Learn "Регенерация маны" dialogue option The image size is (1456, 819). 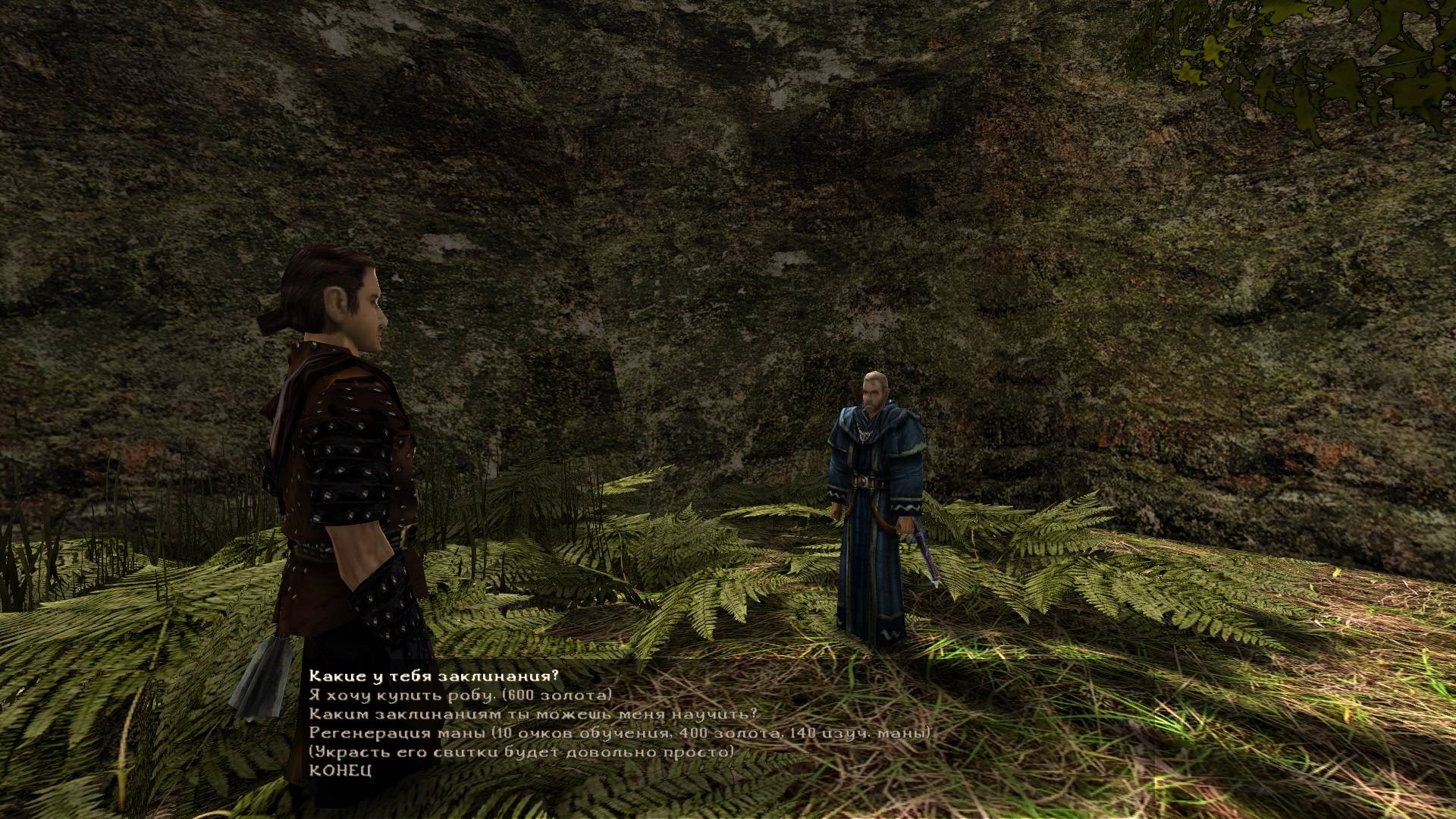pyautogui.click(x=619, y=733)
